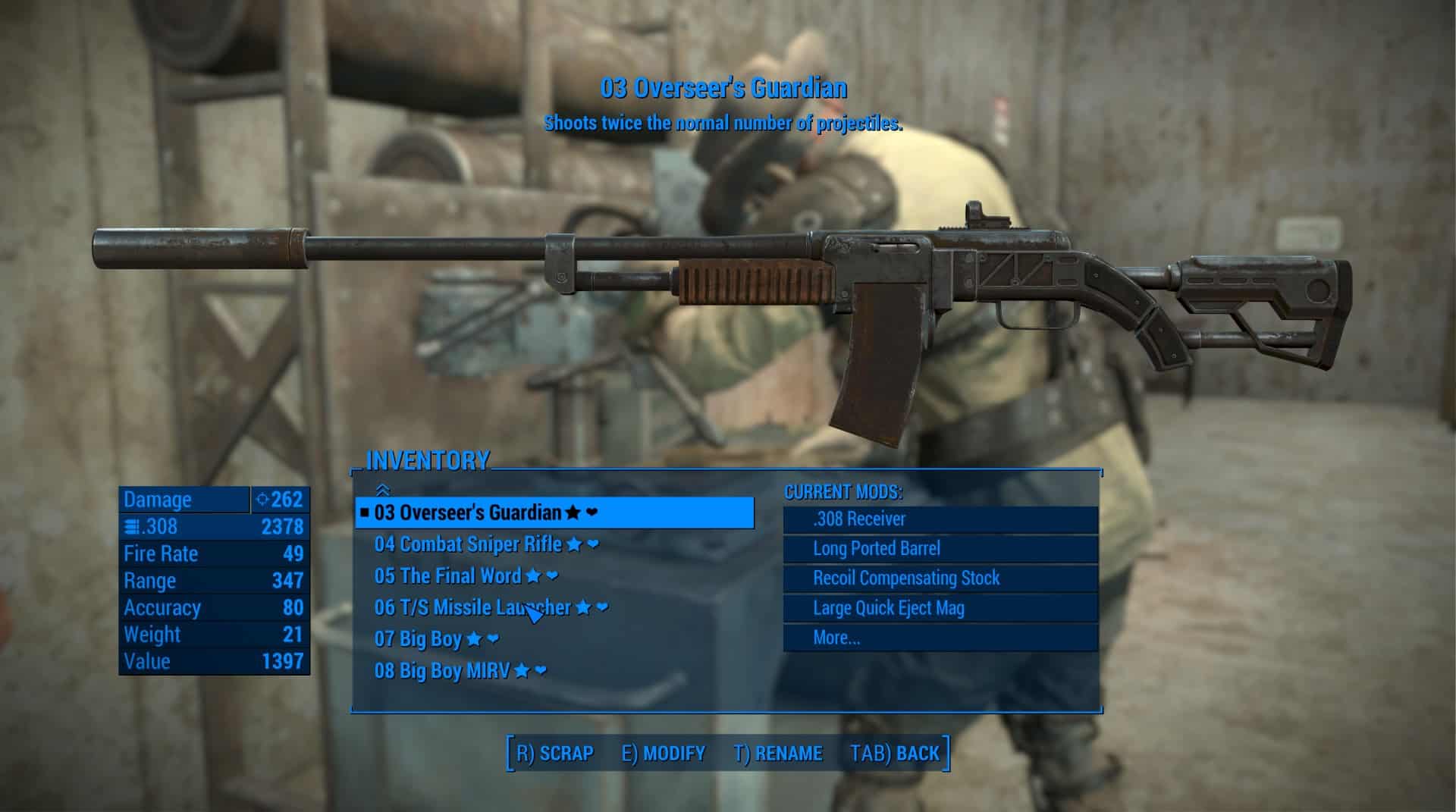Open the Modify weapon option

(x=664, y=754)
